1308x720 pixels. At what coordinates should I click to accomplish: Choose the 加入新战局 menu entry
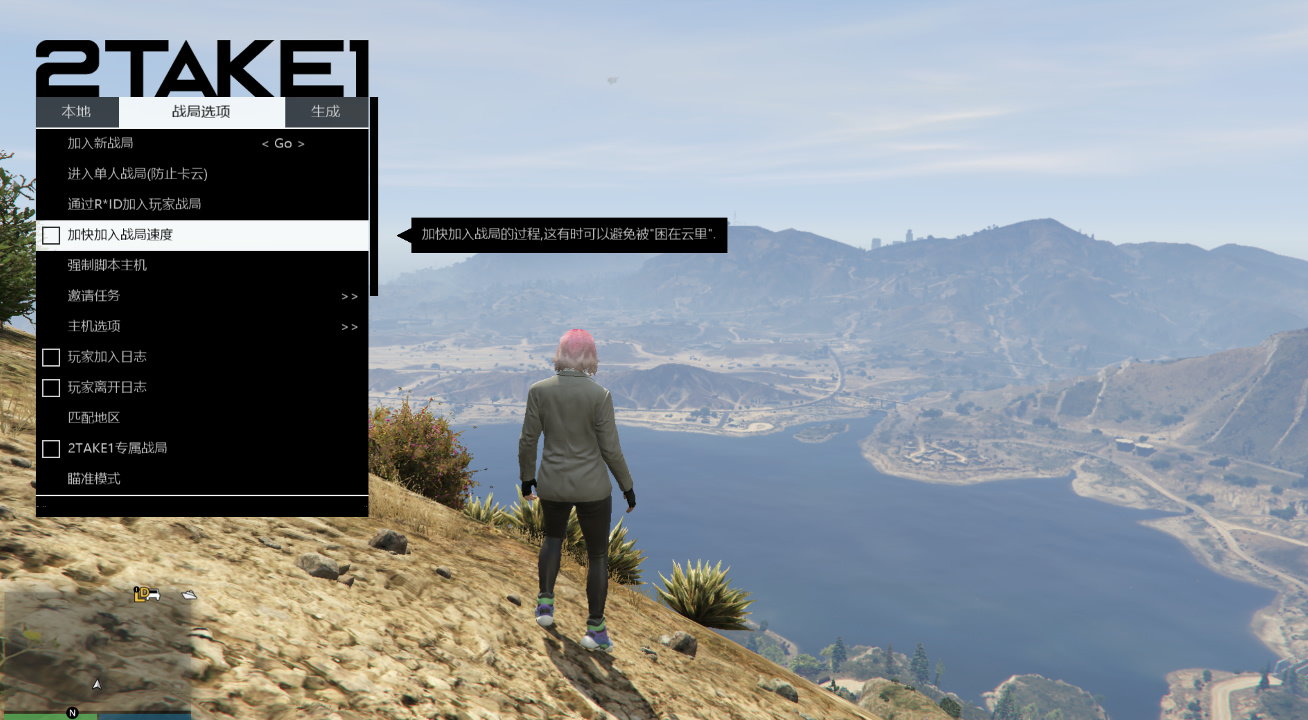pyautogui.click(x=100, y=144)
